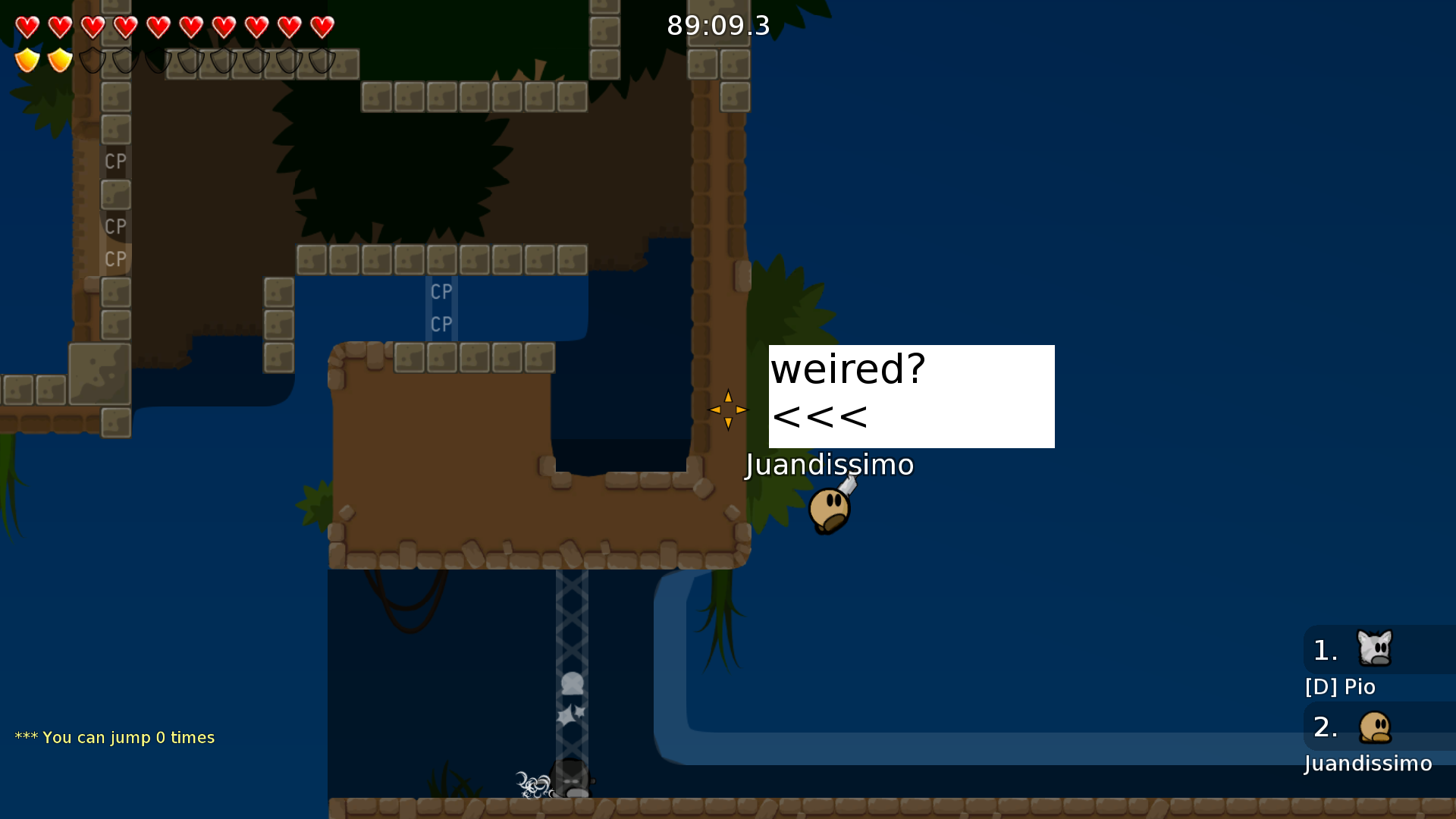
Task: Click the first golden shield armor icon
Action: pyautogui.click(x=27, y=60)
